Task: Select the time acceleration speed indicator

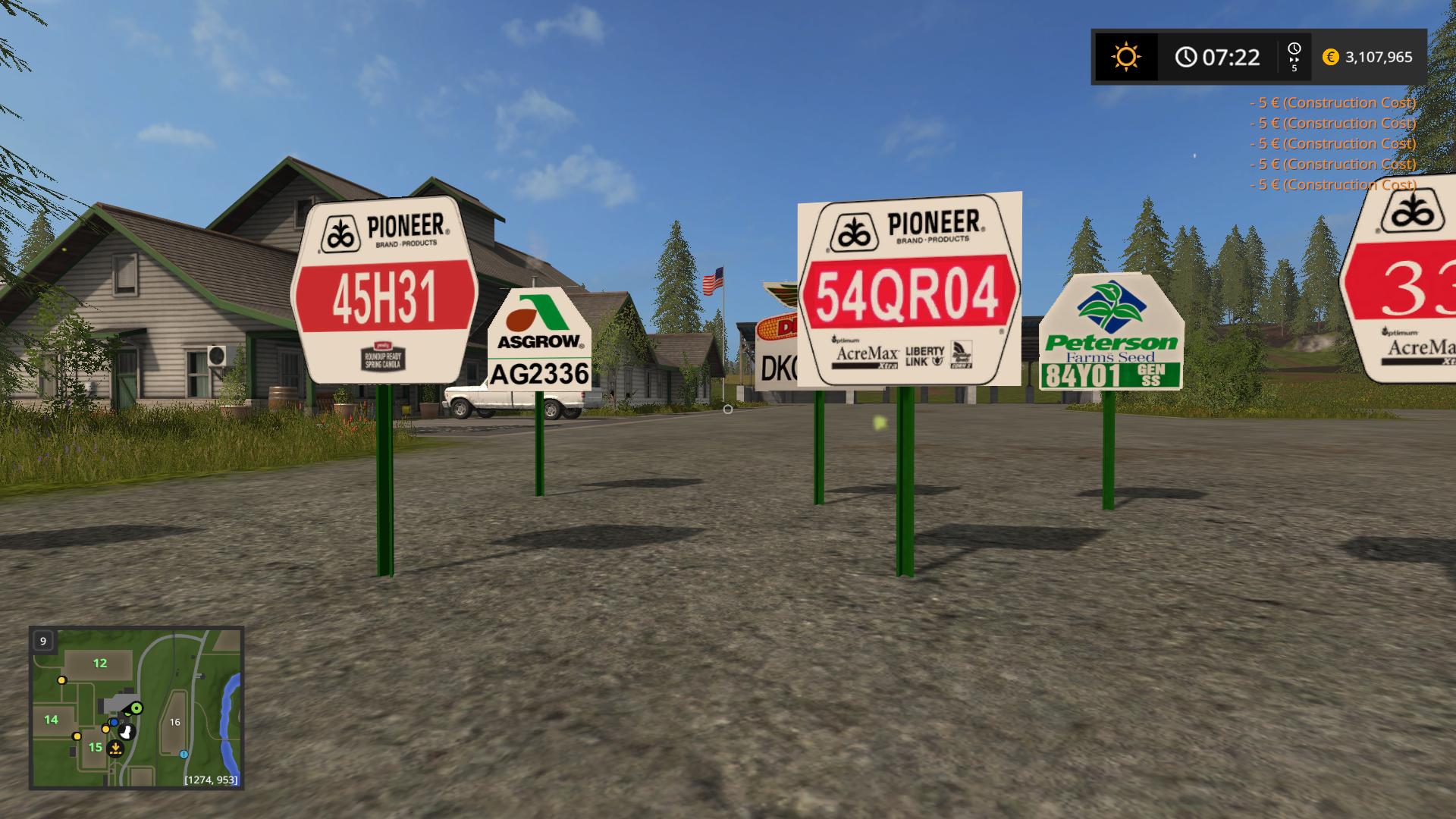Action: pos(1294,57)
